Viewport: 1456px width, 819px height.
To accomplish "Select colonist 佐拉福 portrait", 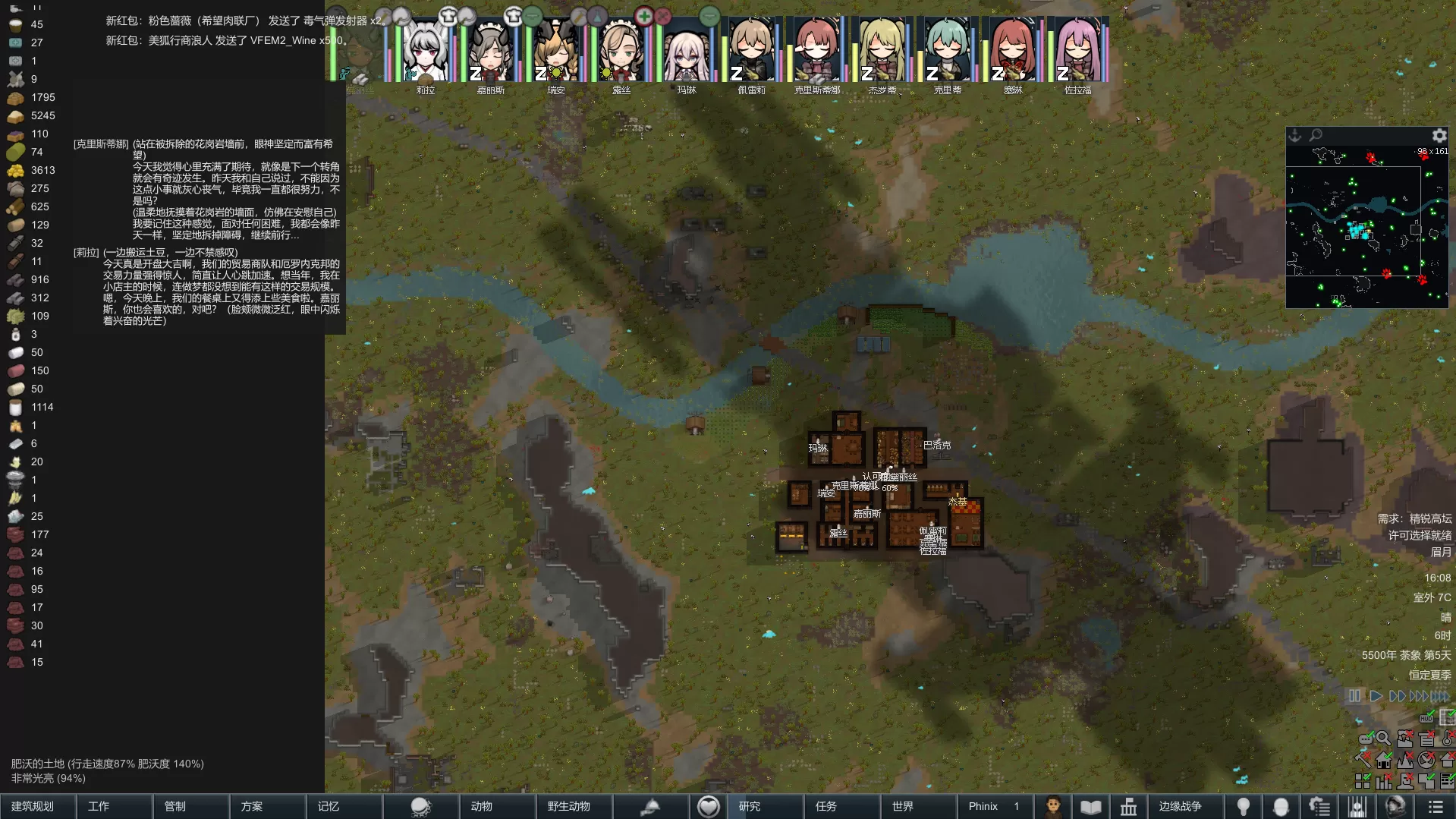I will (x=1078, y=52).
